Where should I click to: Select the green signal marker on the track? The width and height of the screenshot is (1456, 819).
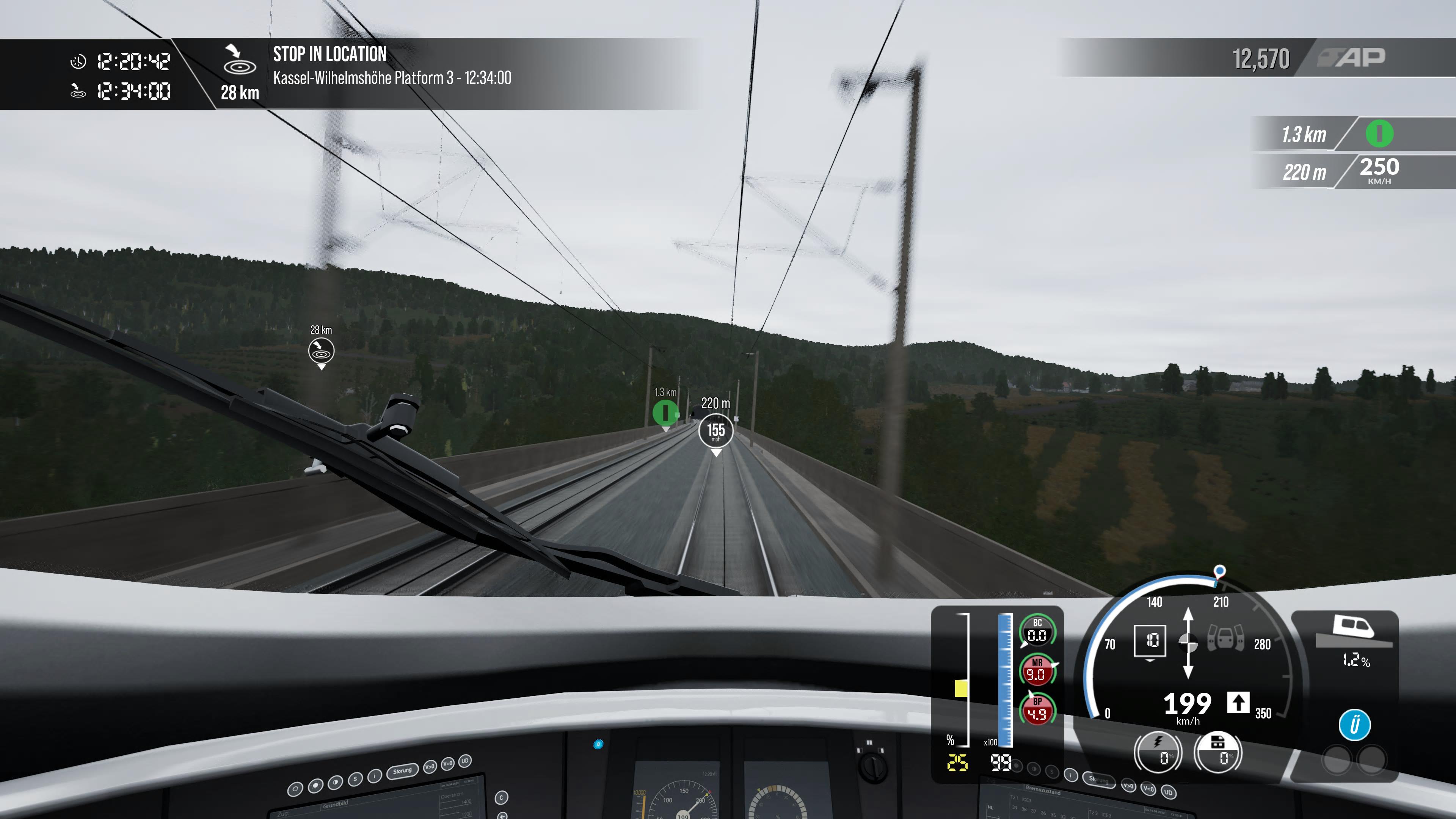pyautogui.click(x=665, y=412)
